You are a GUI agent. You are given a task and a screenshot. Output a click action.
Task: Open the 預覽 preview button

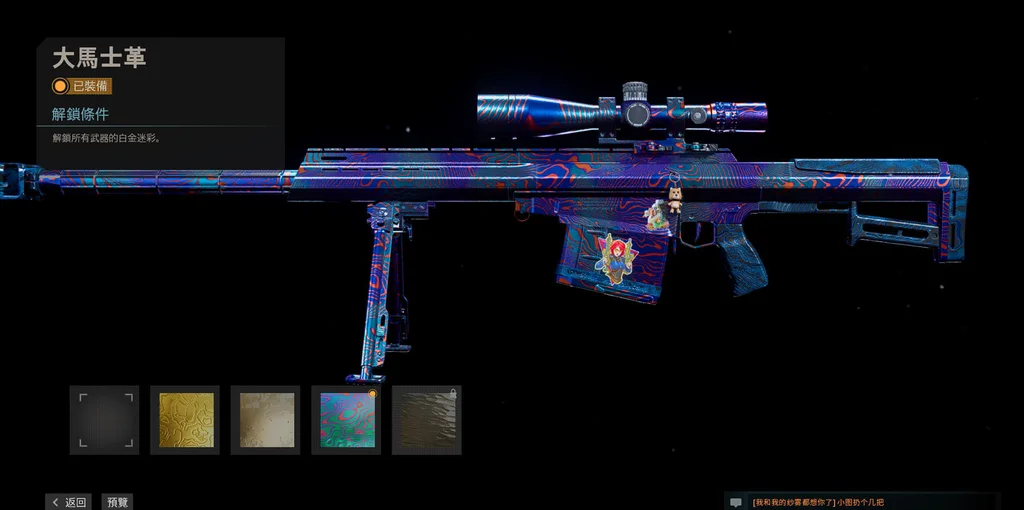[118, 502]
